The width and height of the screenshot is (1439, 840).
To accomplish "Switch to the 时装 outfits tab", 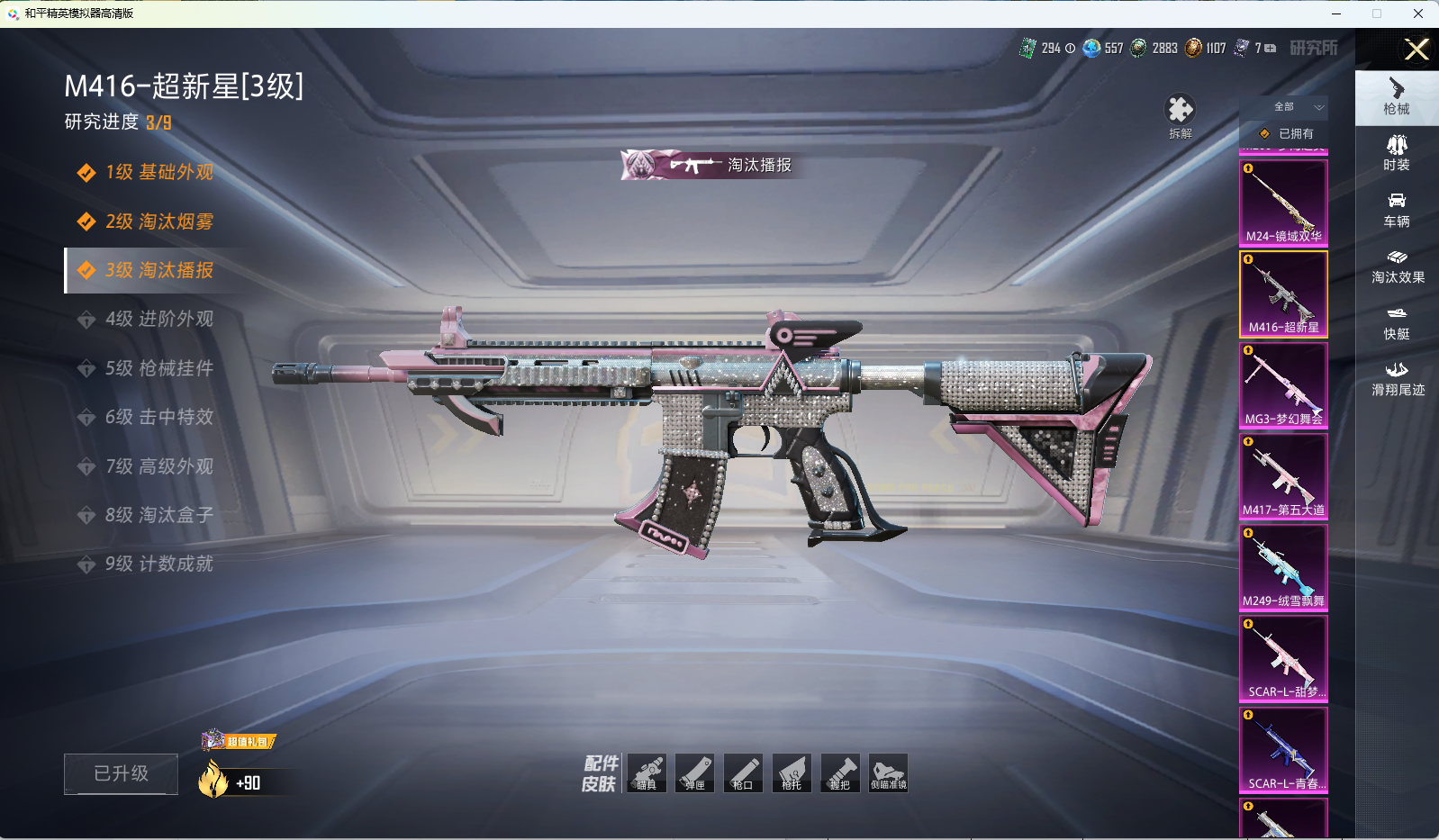I will [1397, 153].
